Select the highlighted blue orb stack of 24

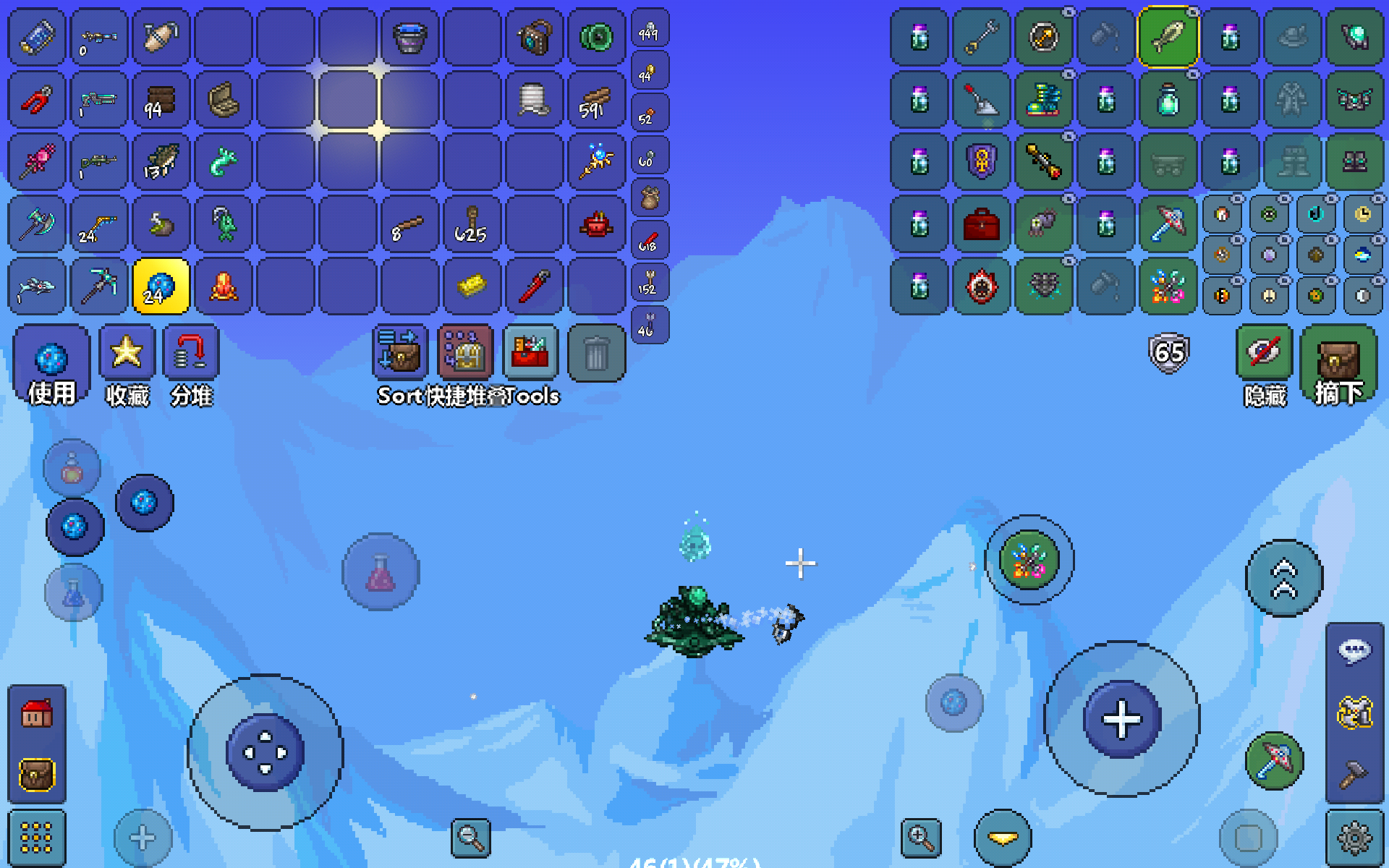(x=161, y=286)
